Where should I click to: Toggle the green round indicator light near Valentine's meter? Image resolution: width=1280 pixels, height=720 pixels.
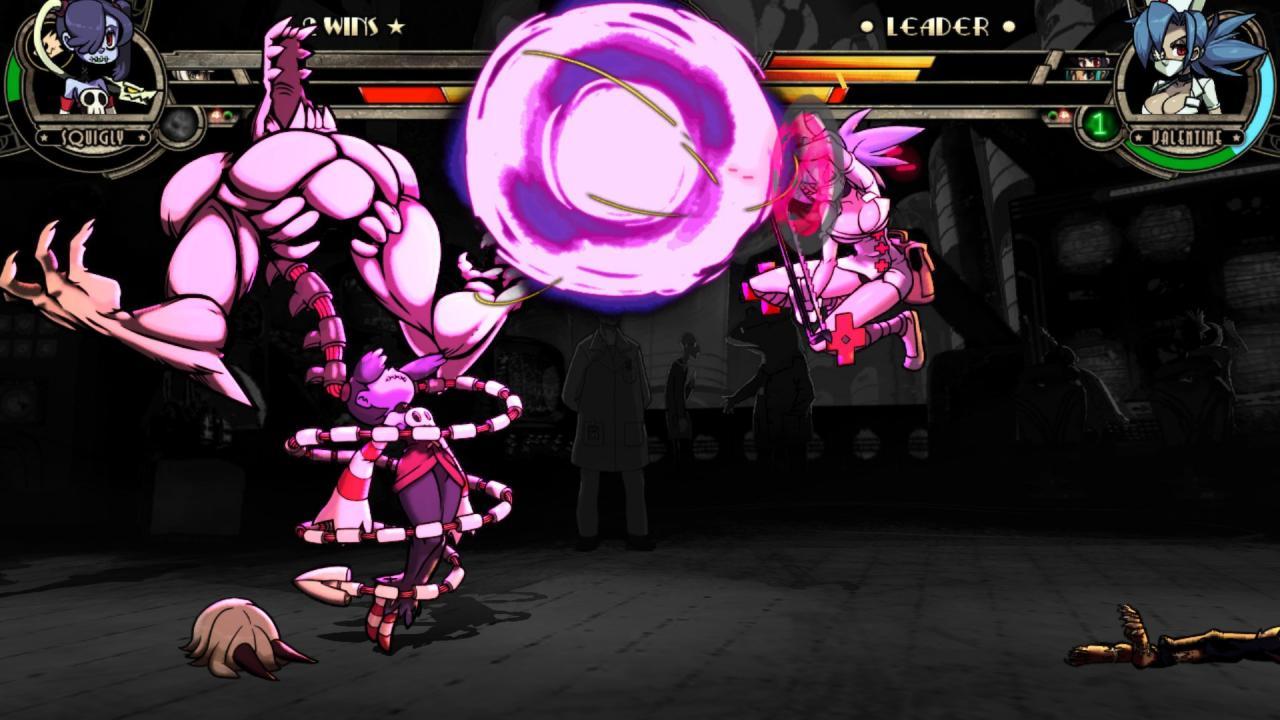(x=1052, y=115)
